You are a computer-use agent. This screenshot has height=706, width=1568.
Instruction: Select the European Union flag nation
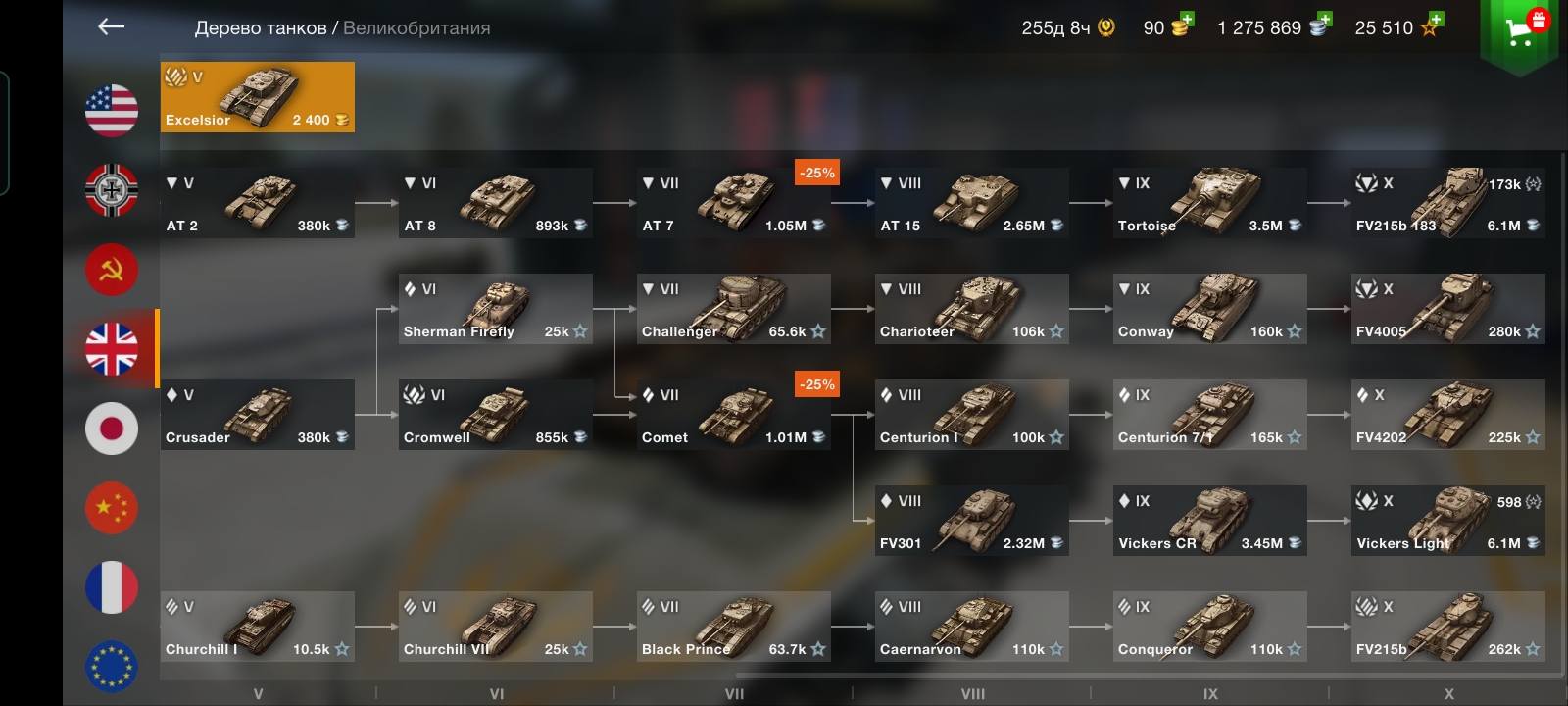(112, 667)
